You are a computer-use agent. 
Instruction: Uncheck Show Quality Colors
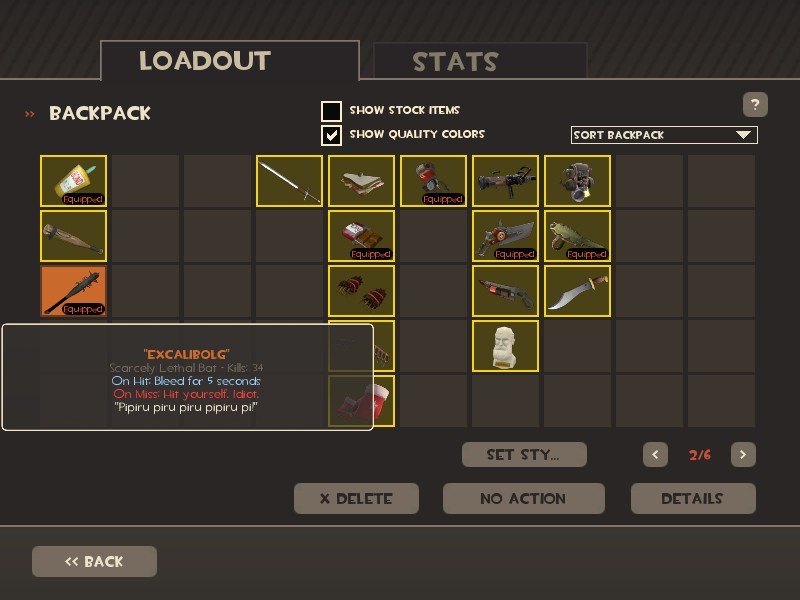pyautogui.click(x=331, y=135)
